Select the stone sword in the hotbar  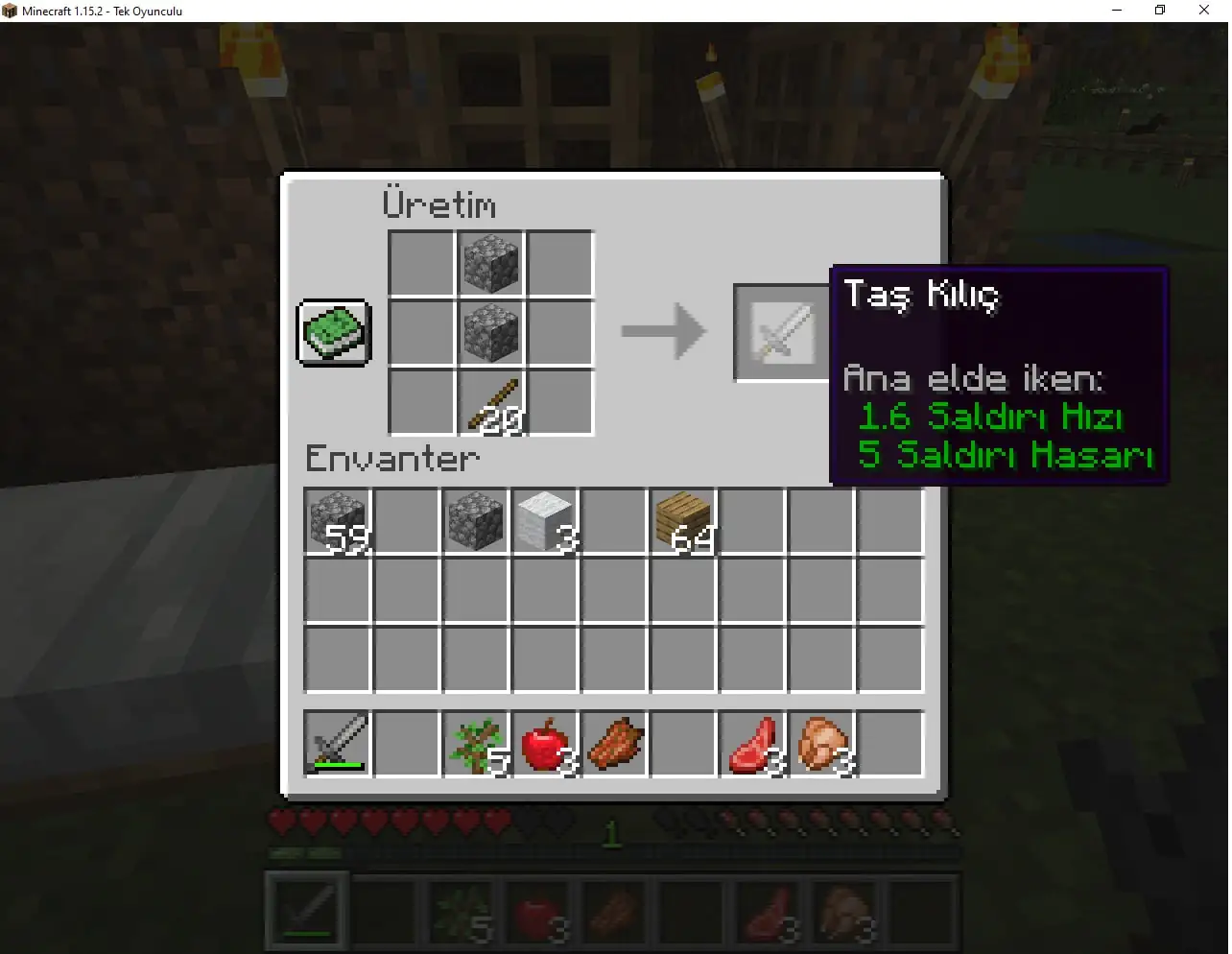305,910
